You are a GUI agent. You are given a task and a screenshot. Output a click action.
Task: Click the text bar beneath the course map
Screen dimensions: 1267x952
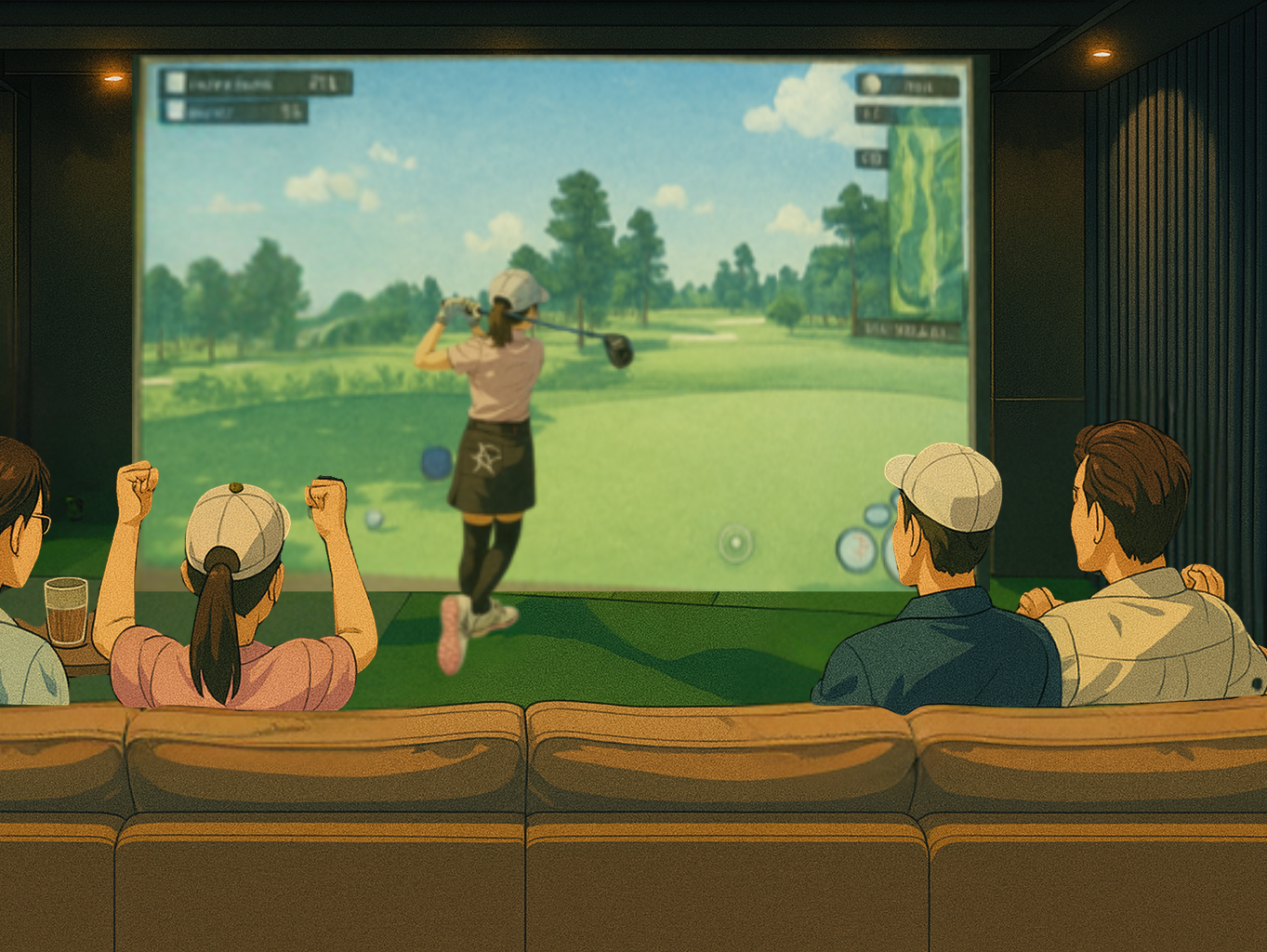pos(908,329)
